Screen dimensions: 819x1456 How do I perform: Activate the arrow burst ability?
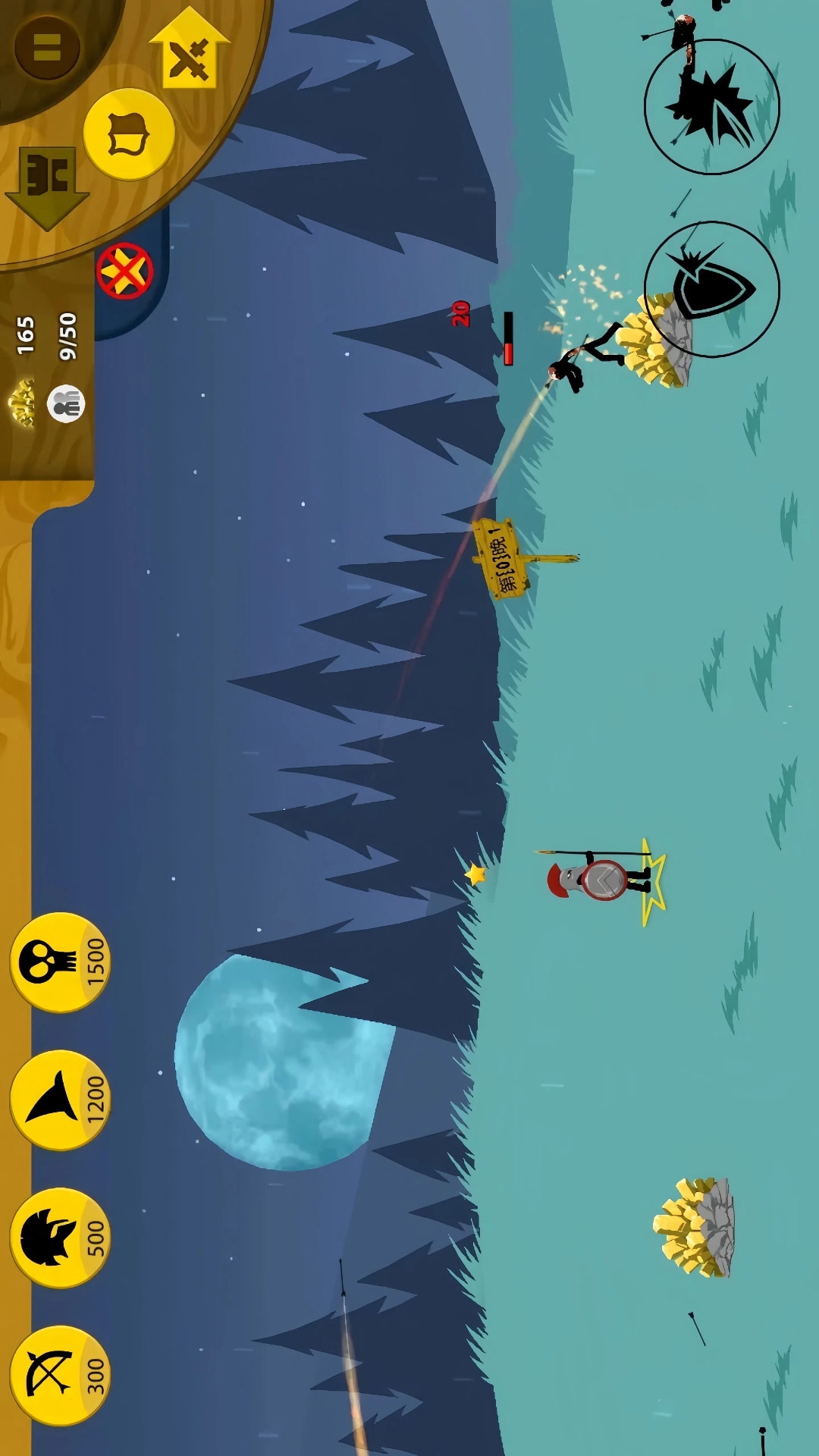(x=711, y=107)
